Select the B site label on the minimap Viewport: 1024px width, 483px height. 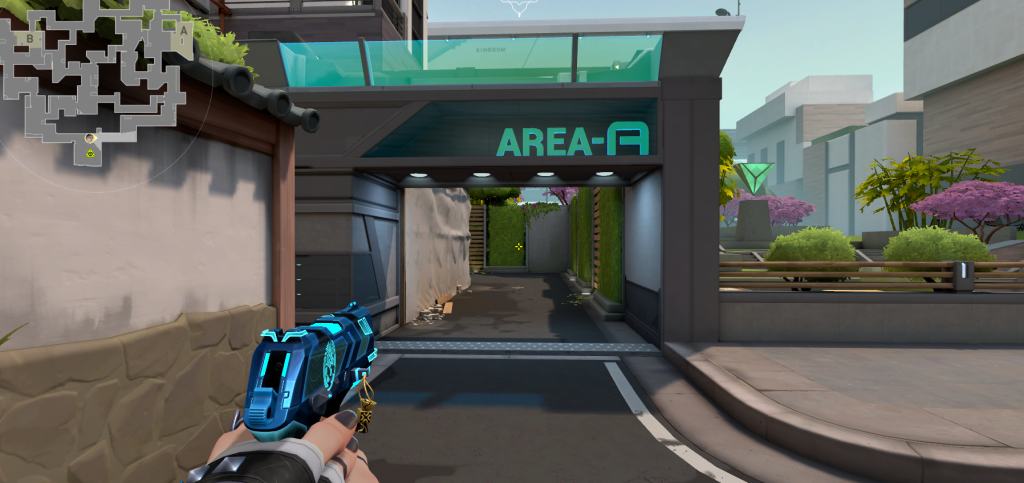tap(30, 39)
